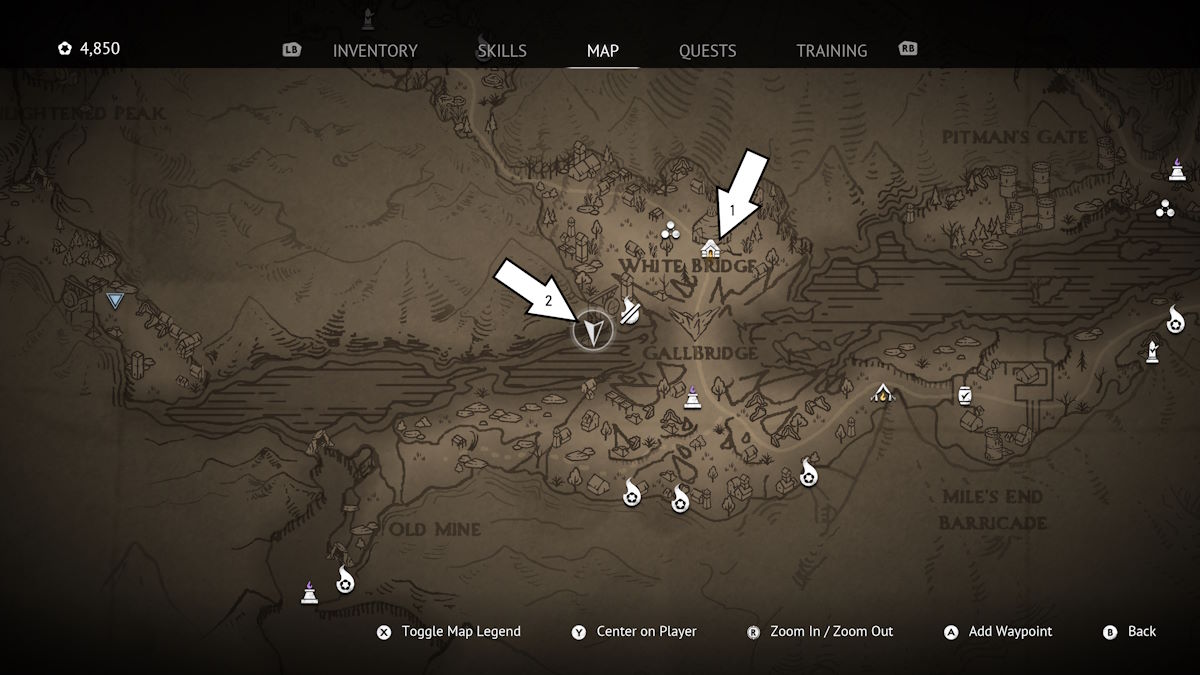Click the blue triangle marker on map
Screen dimensions: 1200x675
[116, 300]
